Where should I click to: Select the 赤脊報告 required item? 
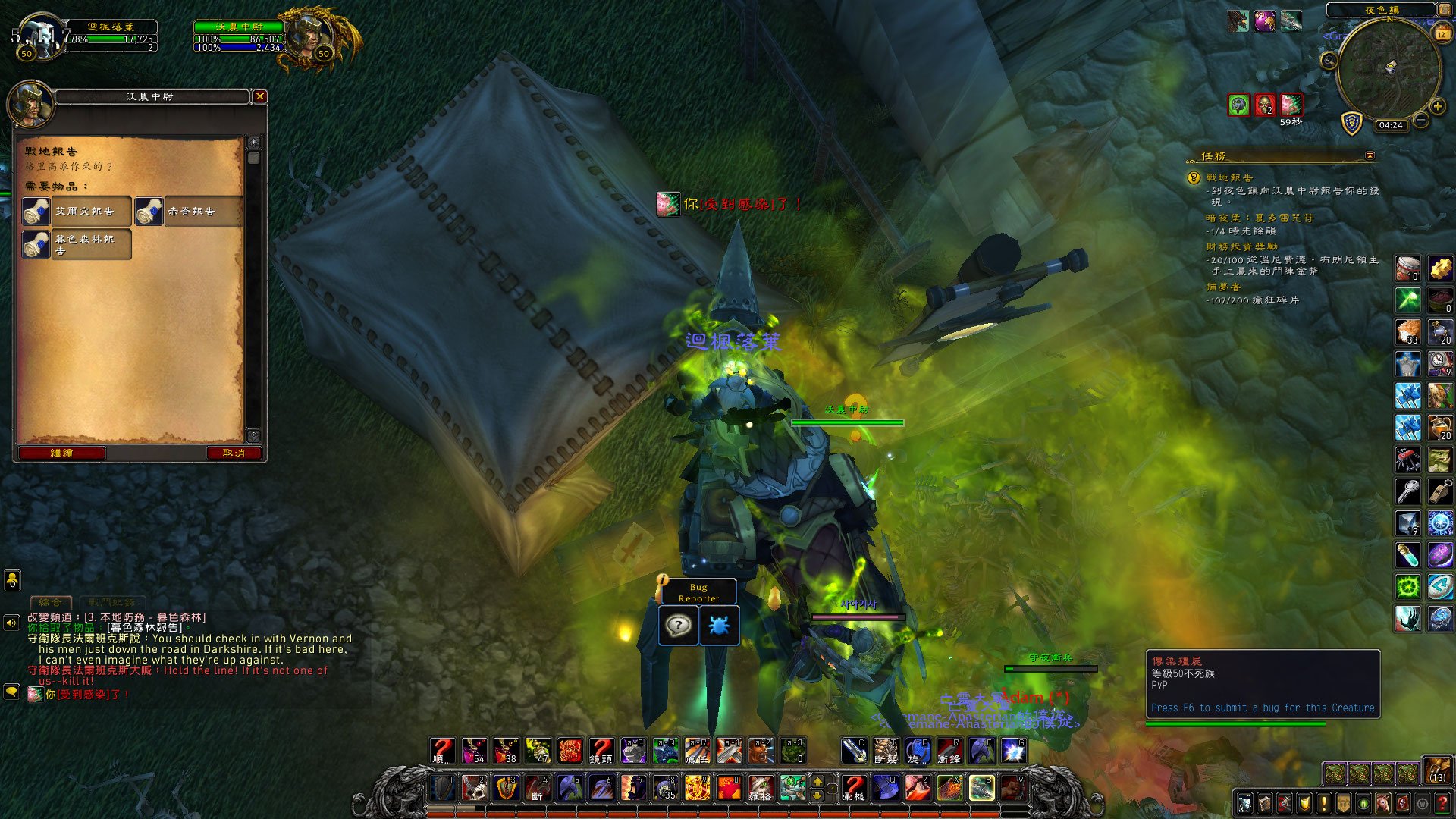coord(190,212)
